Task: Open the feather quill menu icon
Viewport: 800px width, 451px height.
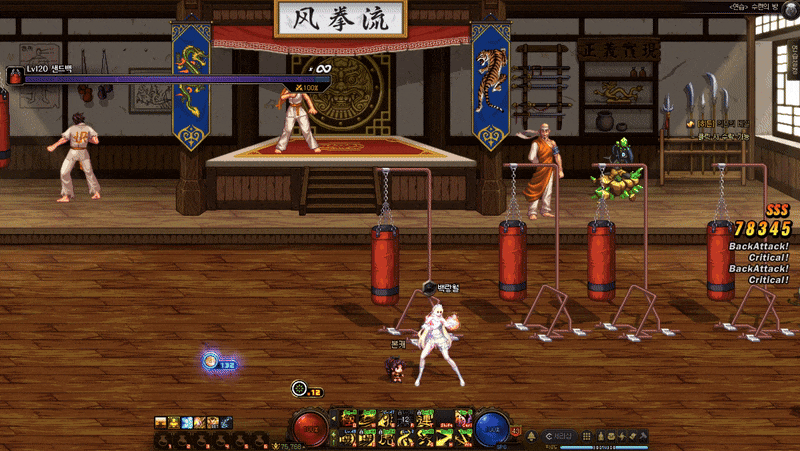Action: (632, 436)
